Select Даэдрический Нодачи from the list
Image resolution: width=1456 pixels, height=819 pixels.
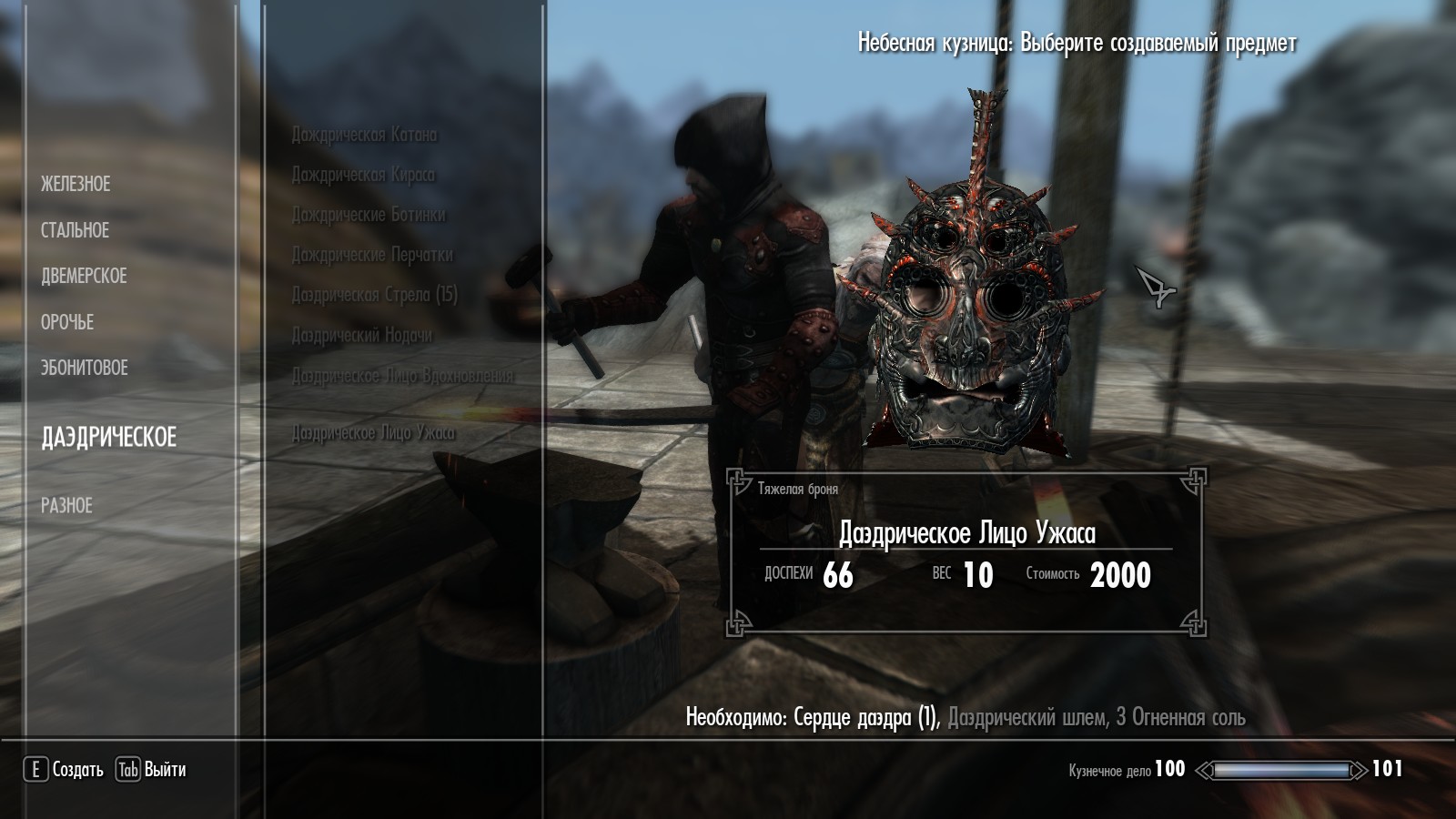point(362,335)
